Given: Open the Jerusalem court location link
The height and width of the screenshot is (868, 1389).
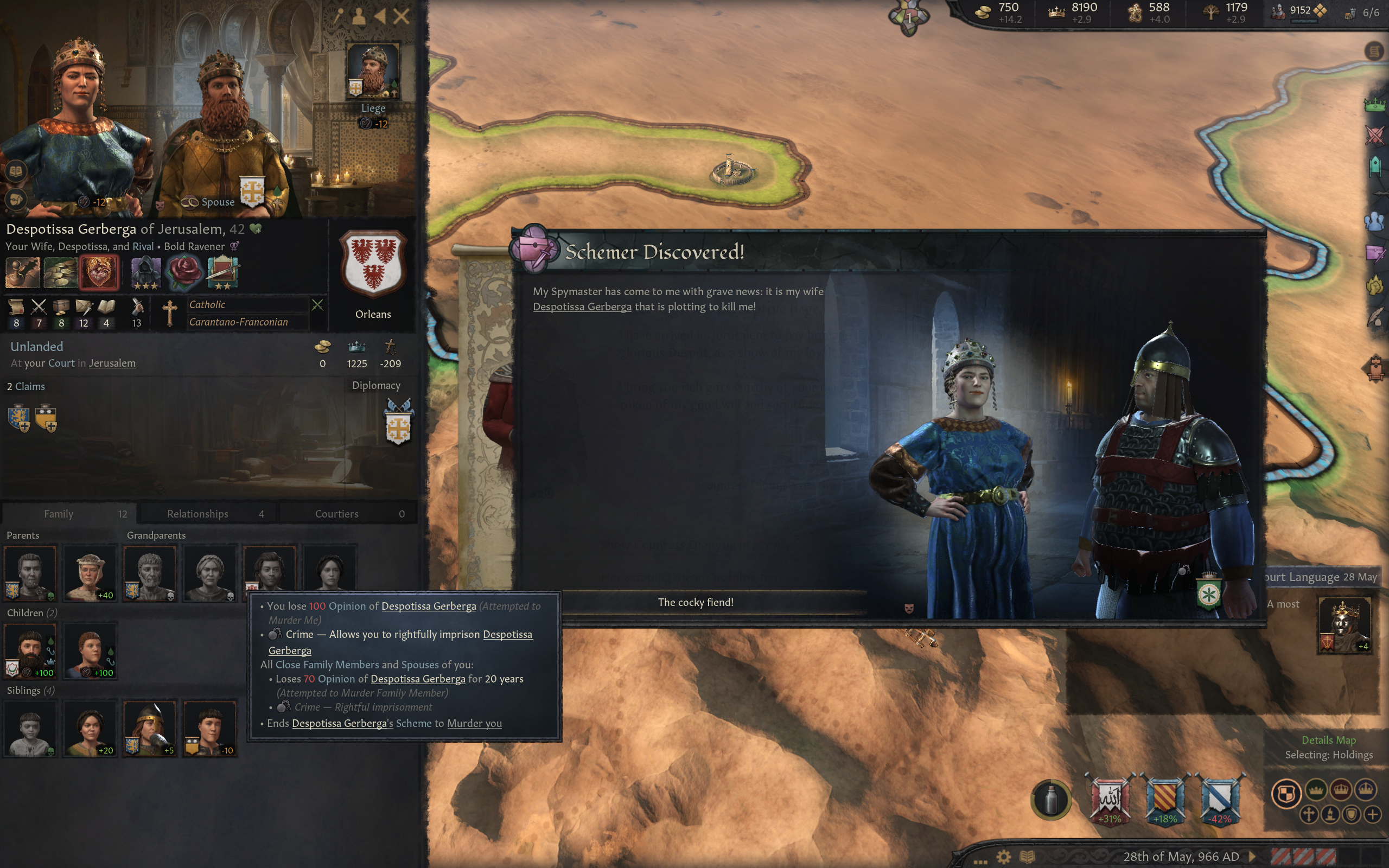Looking at the screenshot, I should [x=112, y=363].
